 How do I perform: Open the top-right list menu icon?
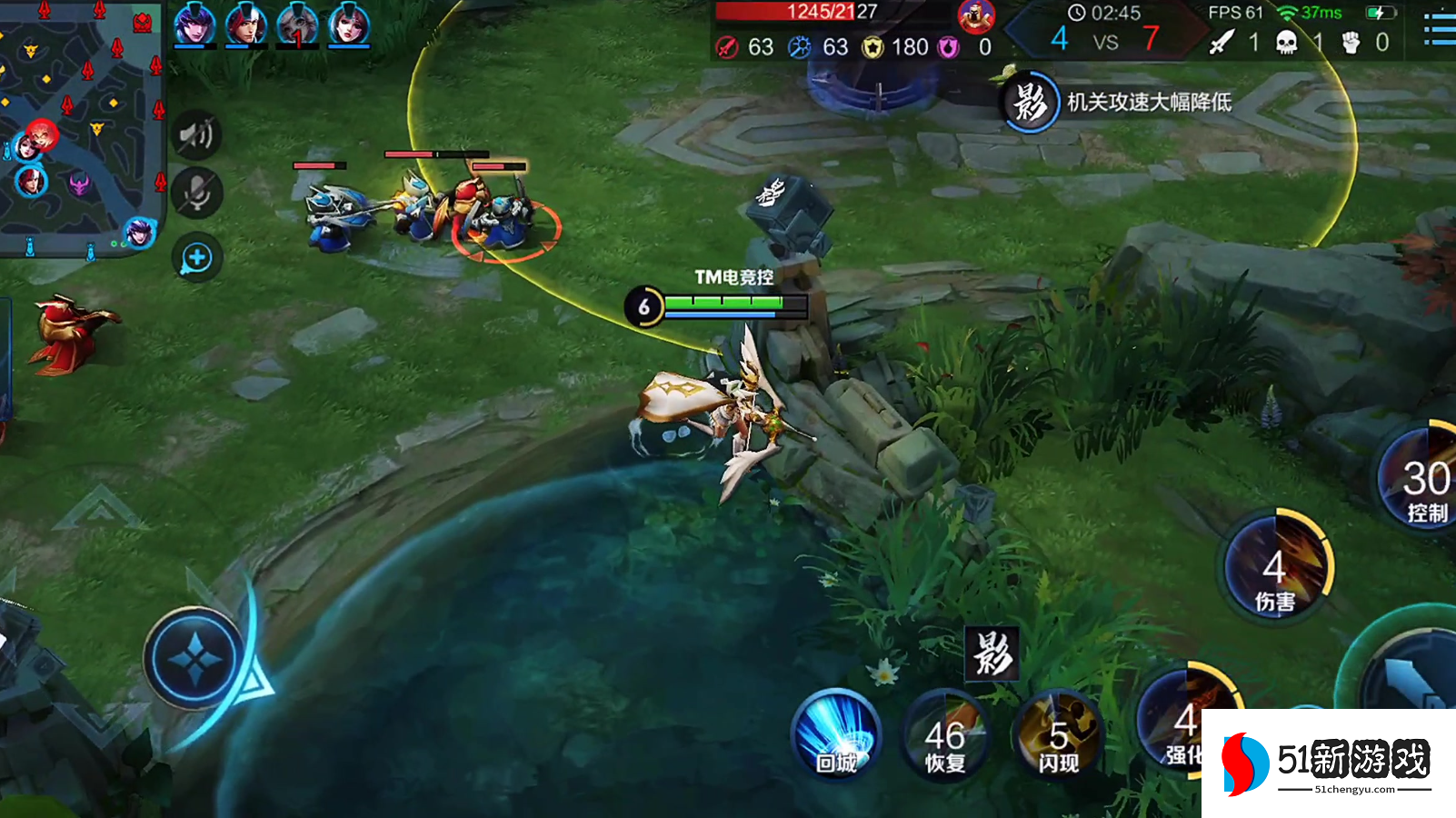(1439, 29)
